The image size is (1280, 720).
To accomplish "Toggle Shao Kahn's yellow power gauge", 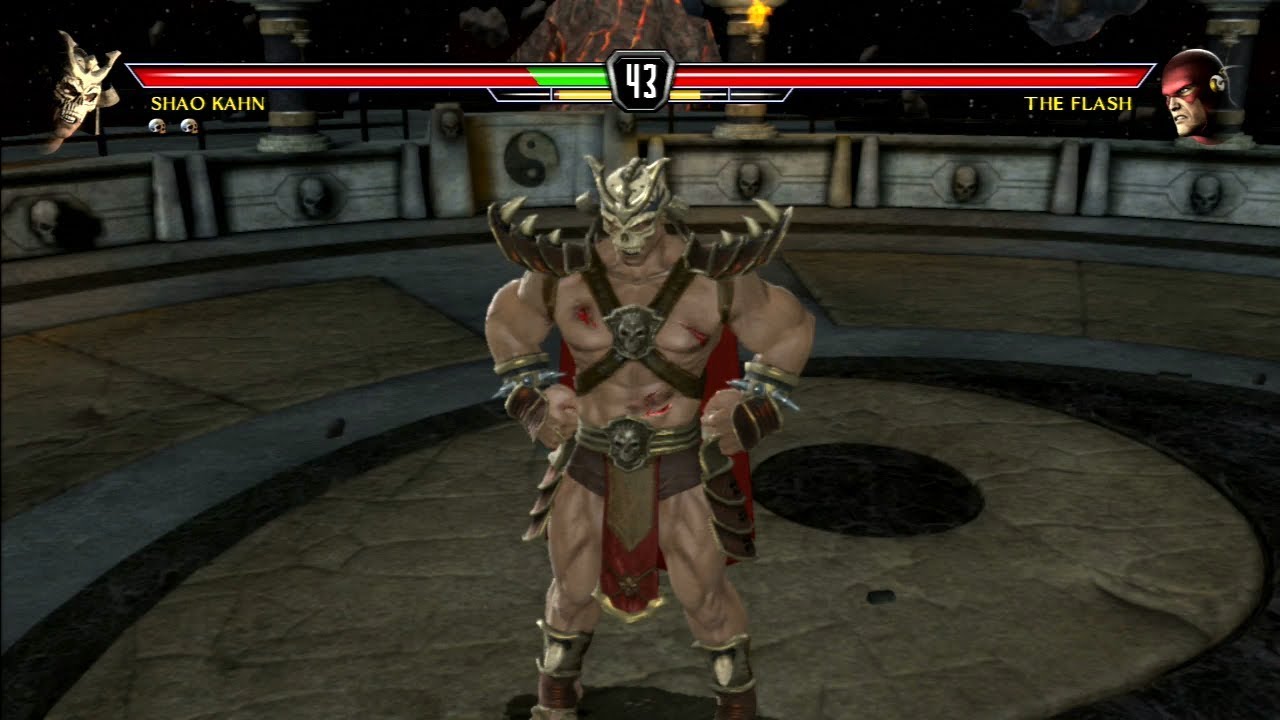I will (x=583, y=94).
